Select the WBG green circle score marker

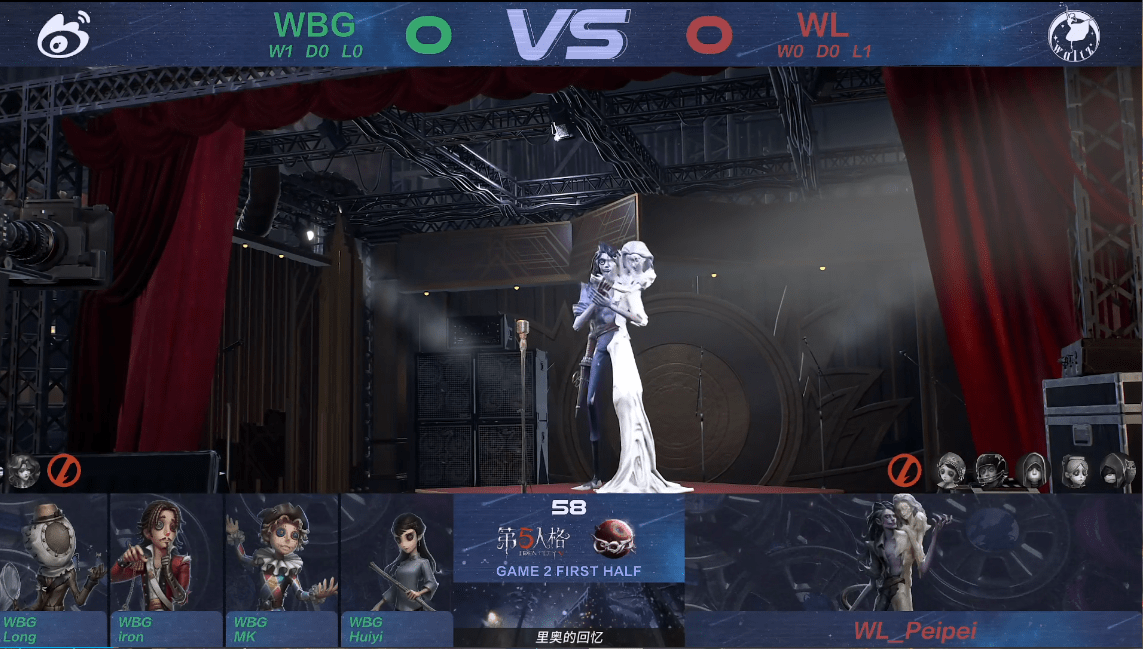click(x=428, y=35)
